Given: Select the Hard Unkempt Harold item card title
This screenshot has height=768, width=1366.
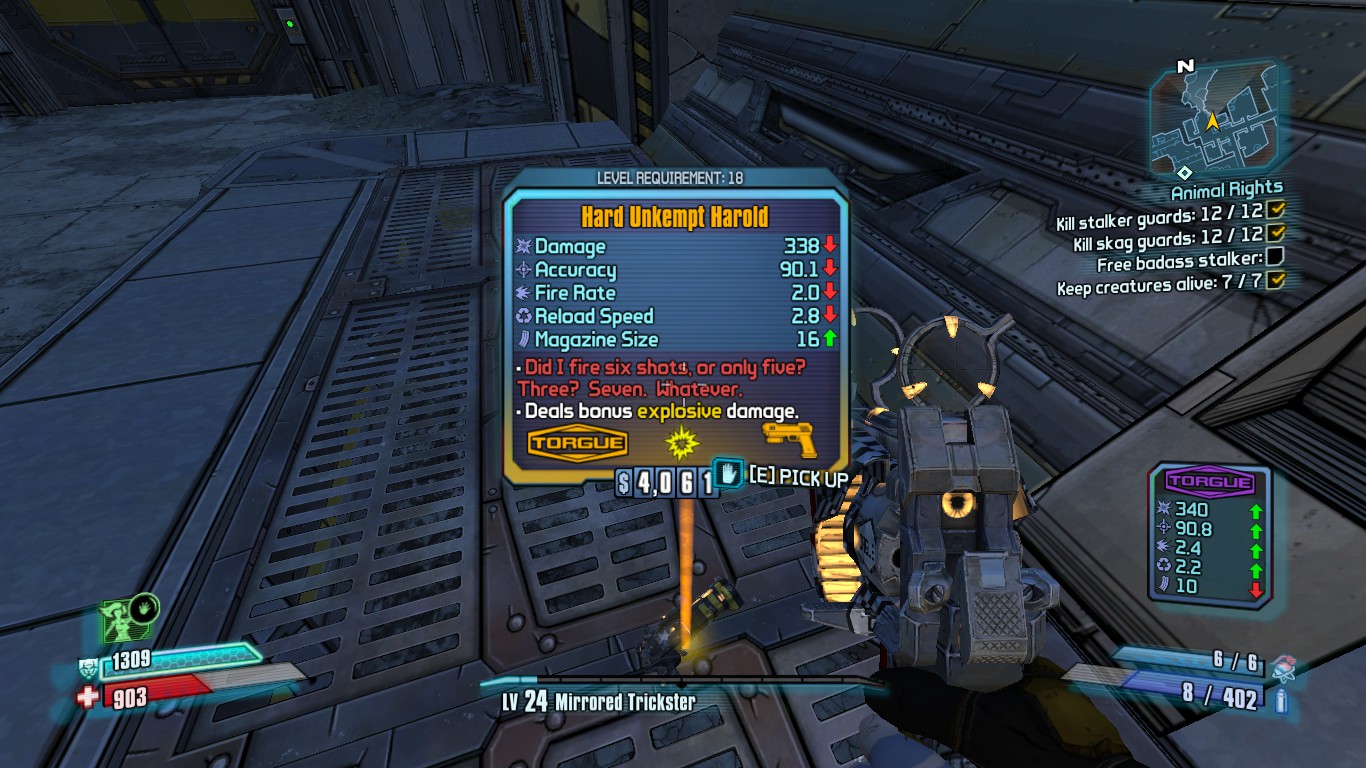Looking at the screenshot, I should point(674,217).
